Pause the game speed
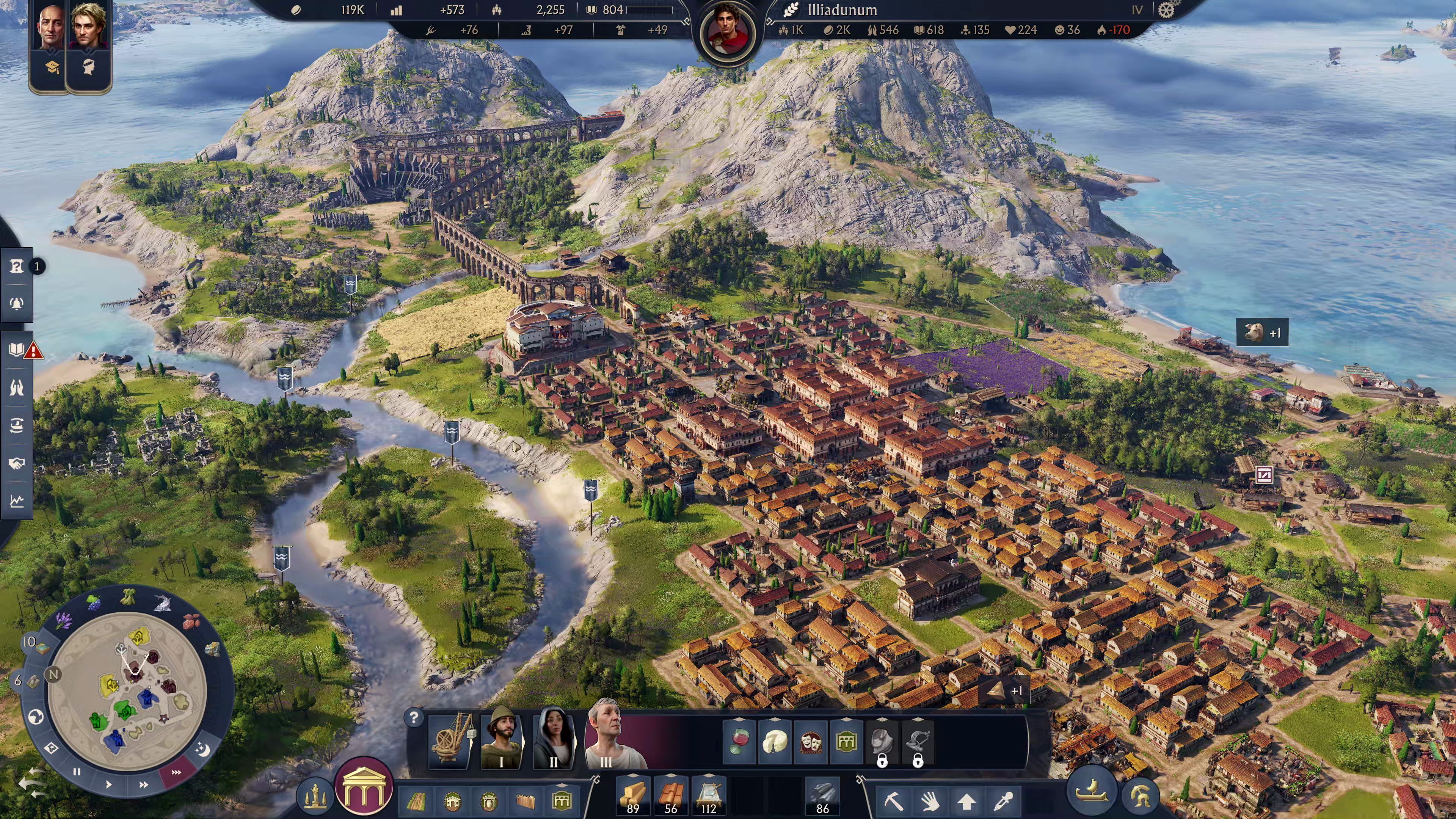The image size is (1456, 819). tap(77, 772)
